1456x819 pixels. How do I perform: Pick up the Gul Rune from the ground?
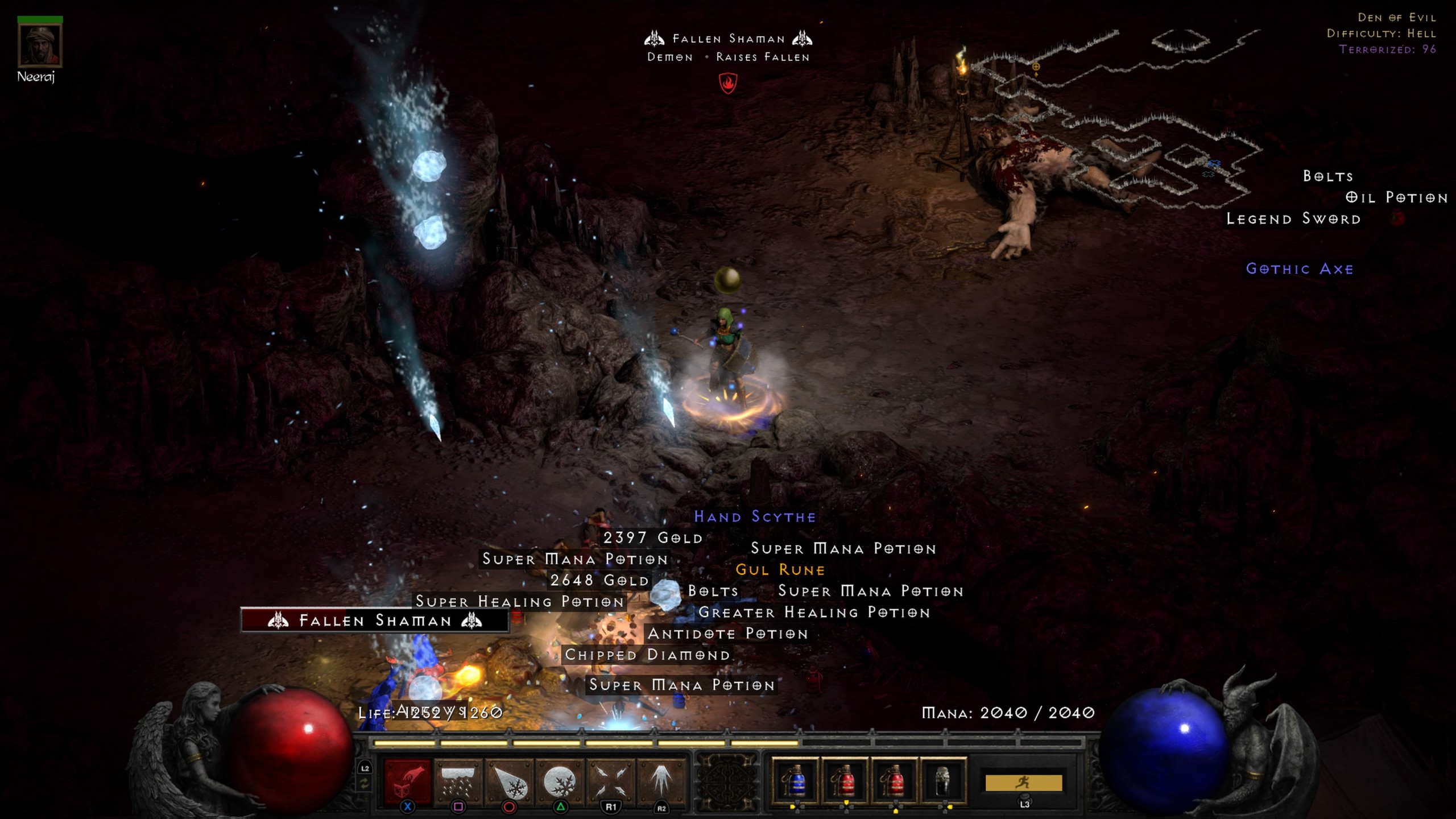pos(781,569)
